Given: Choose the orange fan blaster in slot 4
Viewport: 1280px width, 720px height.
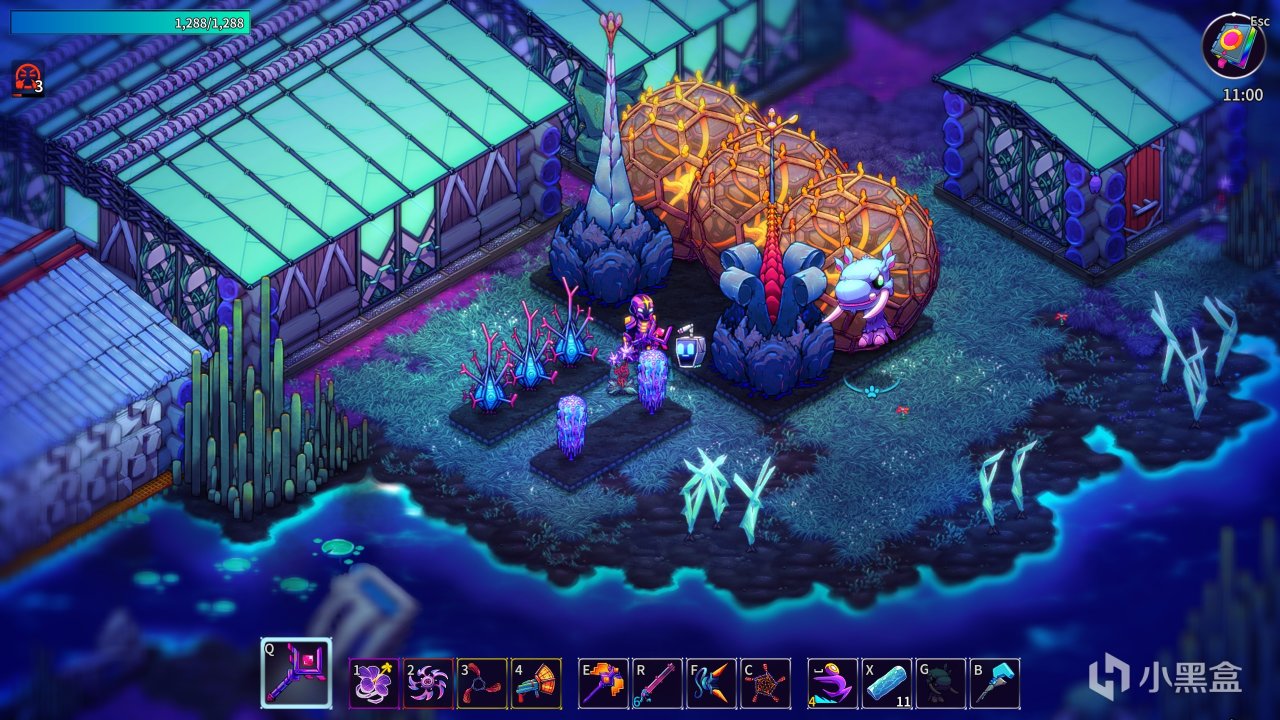Looking at the screenshot, I should (x=536, y=683).
